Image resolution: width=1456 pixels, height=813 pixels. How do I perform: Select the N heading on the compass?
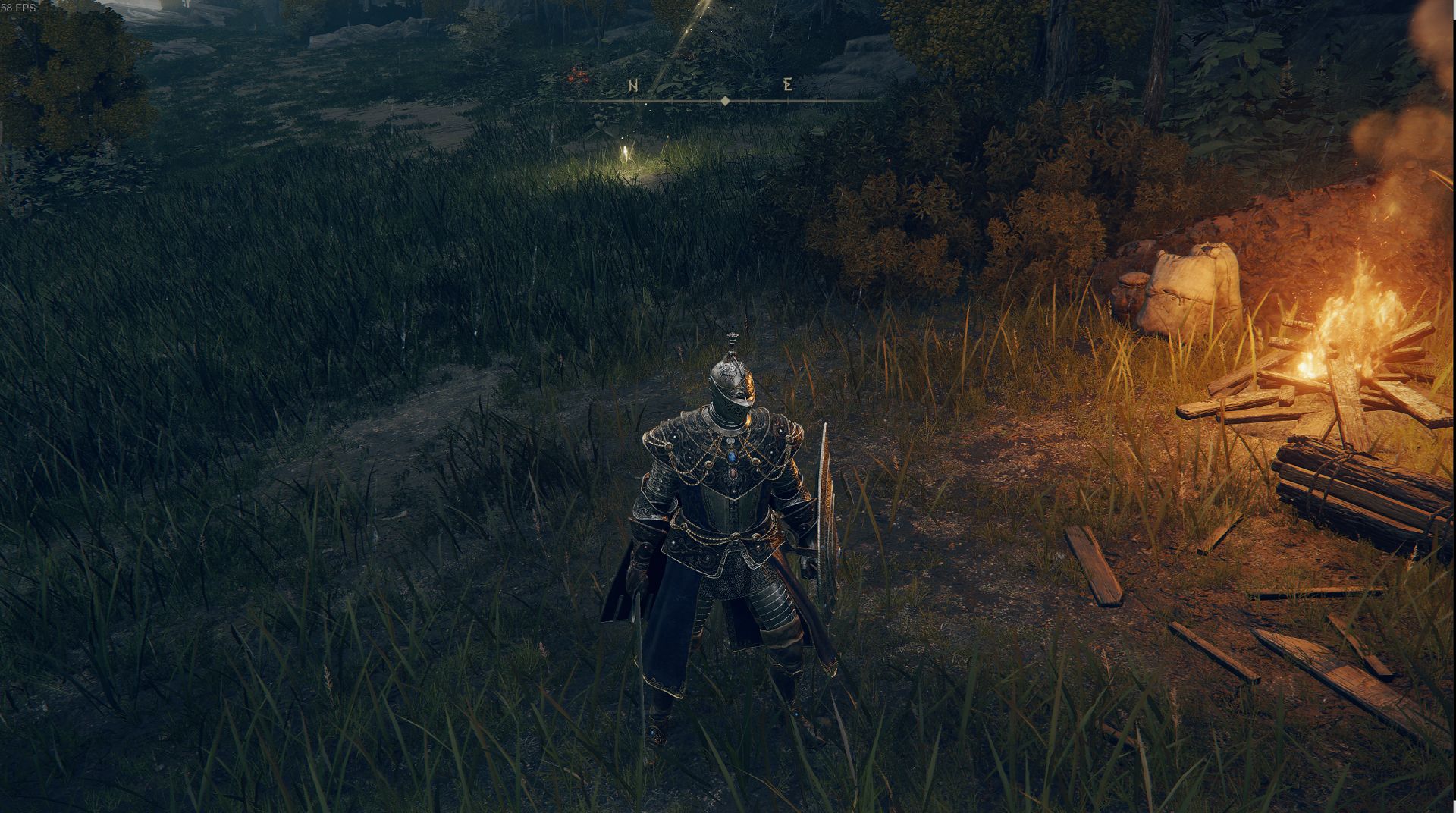point(633,86)
